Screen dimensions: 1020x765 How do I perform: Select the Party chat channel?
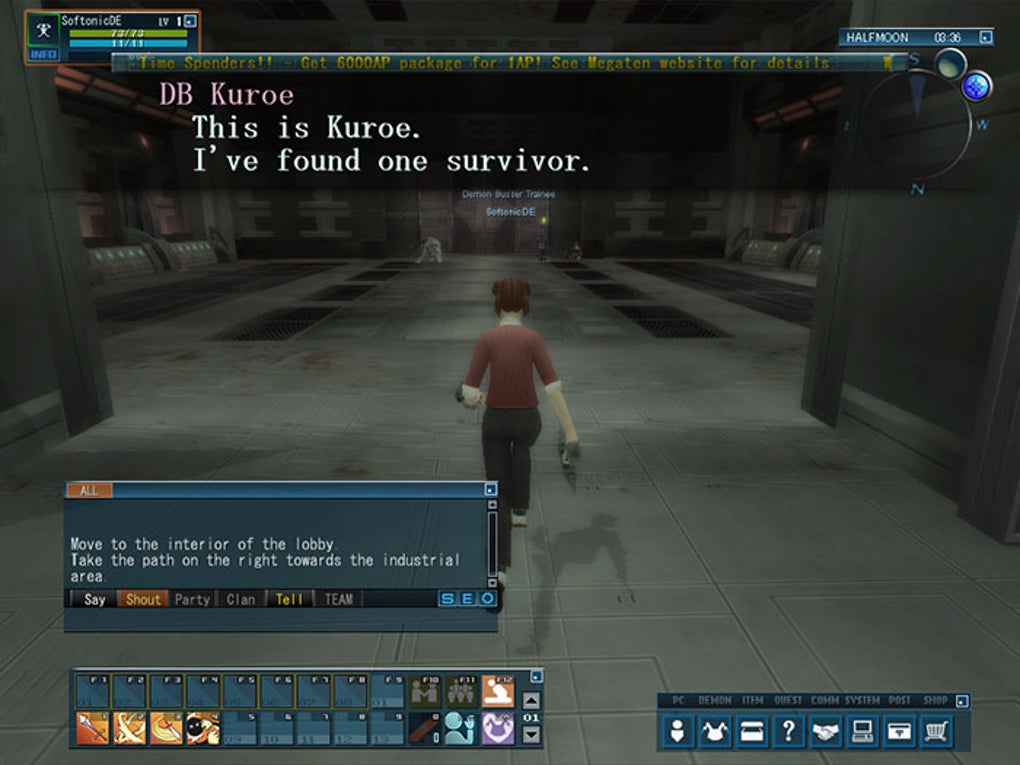(192, 599)
